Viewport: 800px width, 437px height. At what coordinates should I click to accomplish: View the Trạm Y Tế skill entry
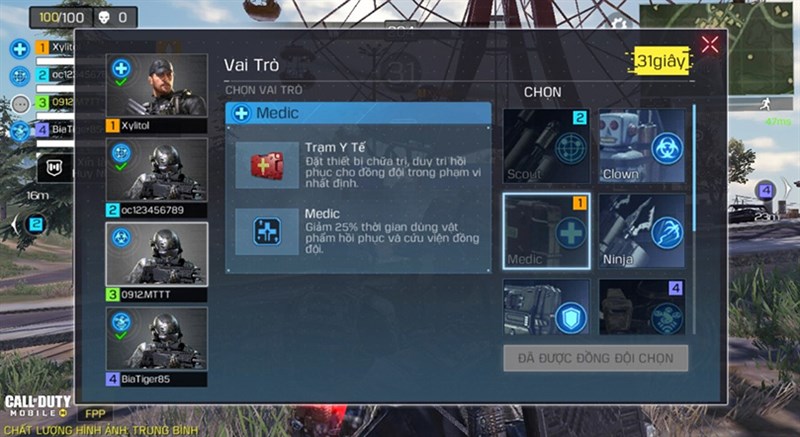(360, 164)
